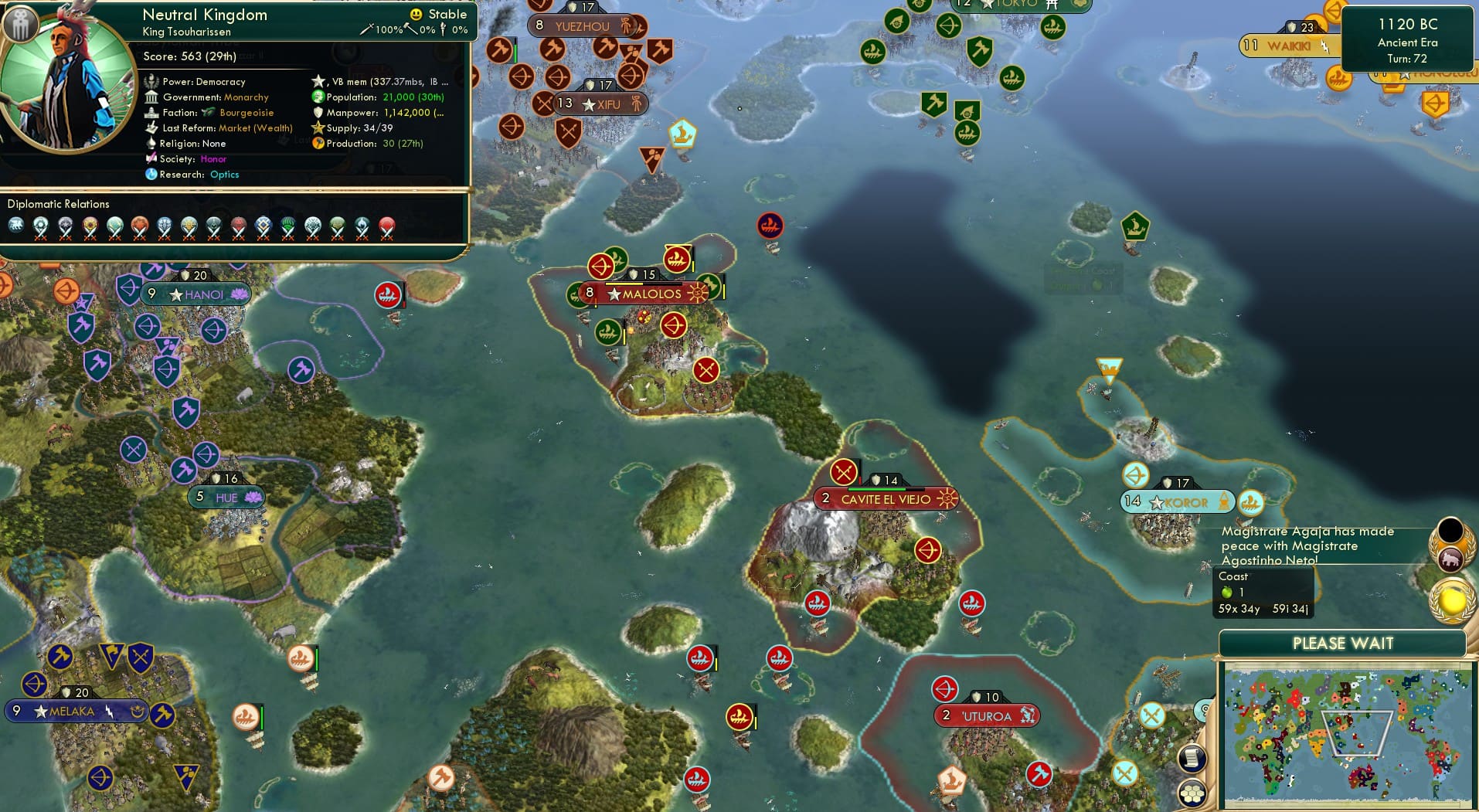
Task: Open the Bourgeoisie faction details
Action: click(x=247, y=112)
